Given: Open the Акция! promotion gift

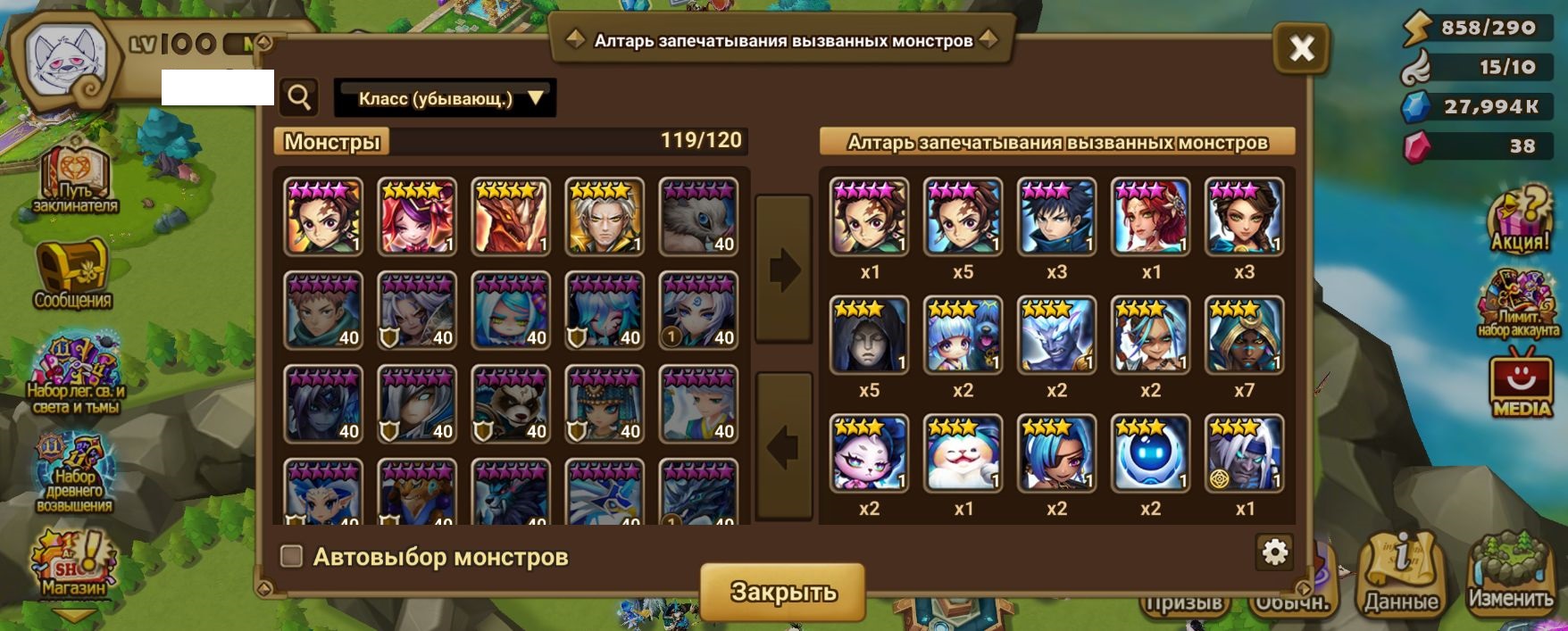Looking at the screenshot, I should (1520, 220).
